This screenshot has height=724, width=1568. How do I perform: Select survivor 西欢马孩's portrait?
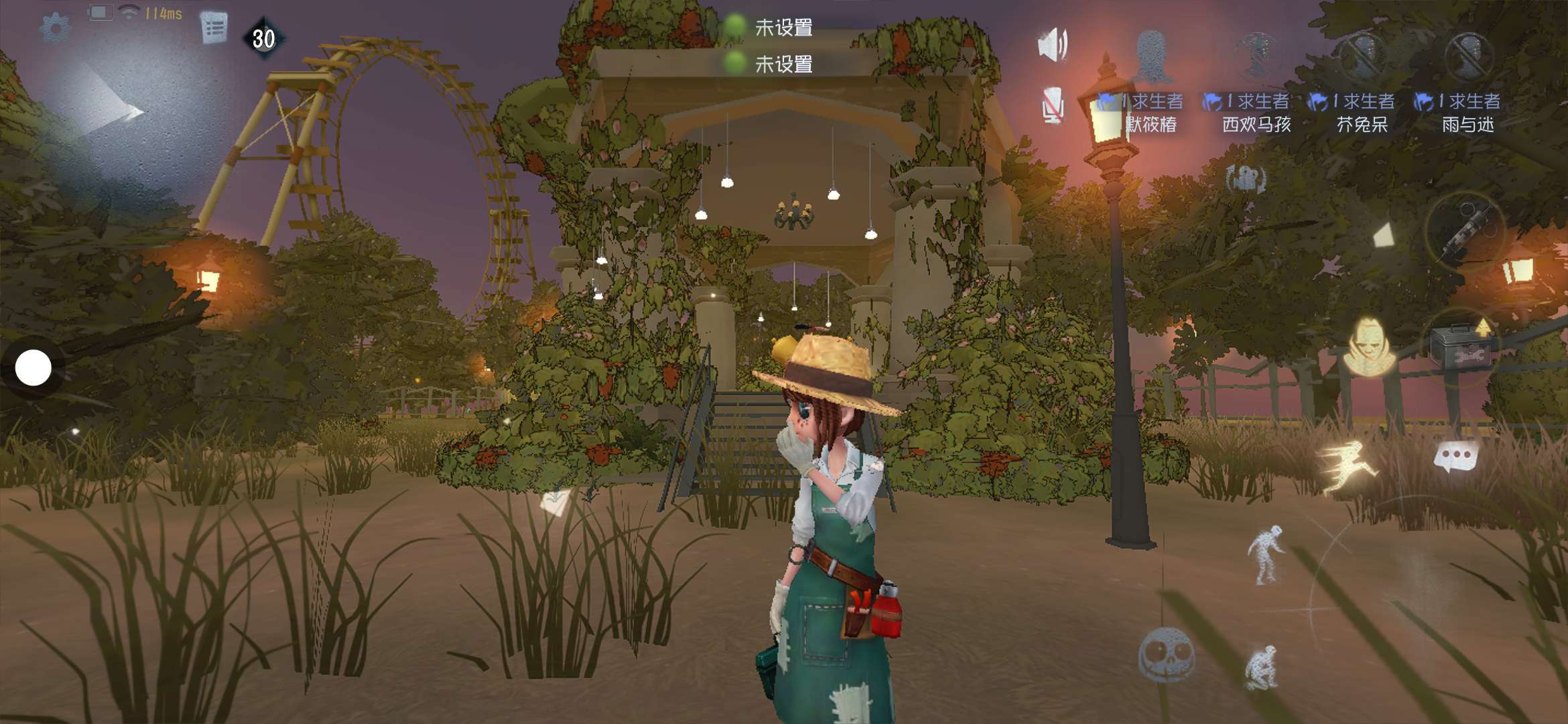click(x=1256, y=55)
